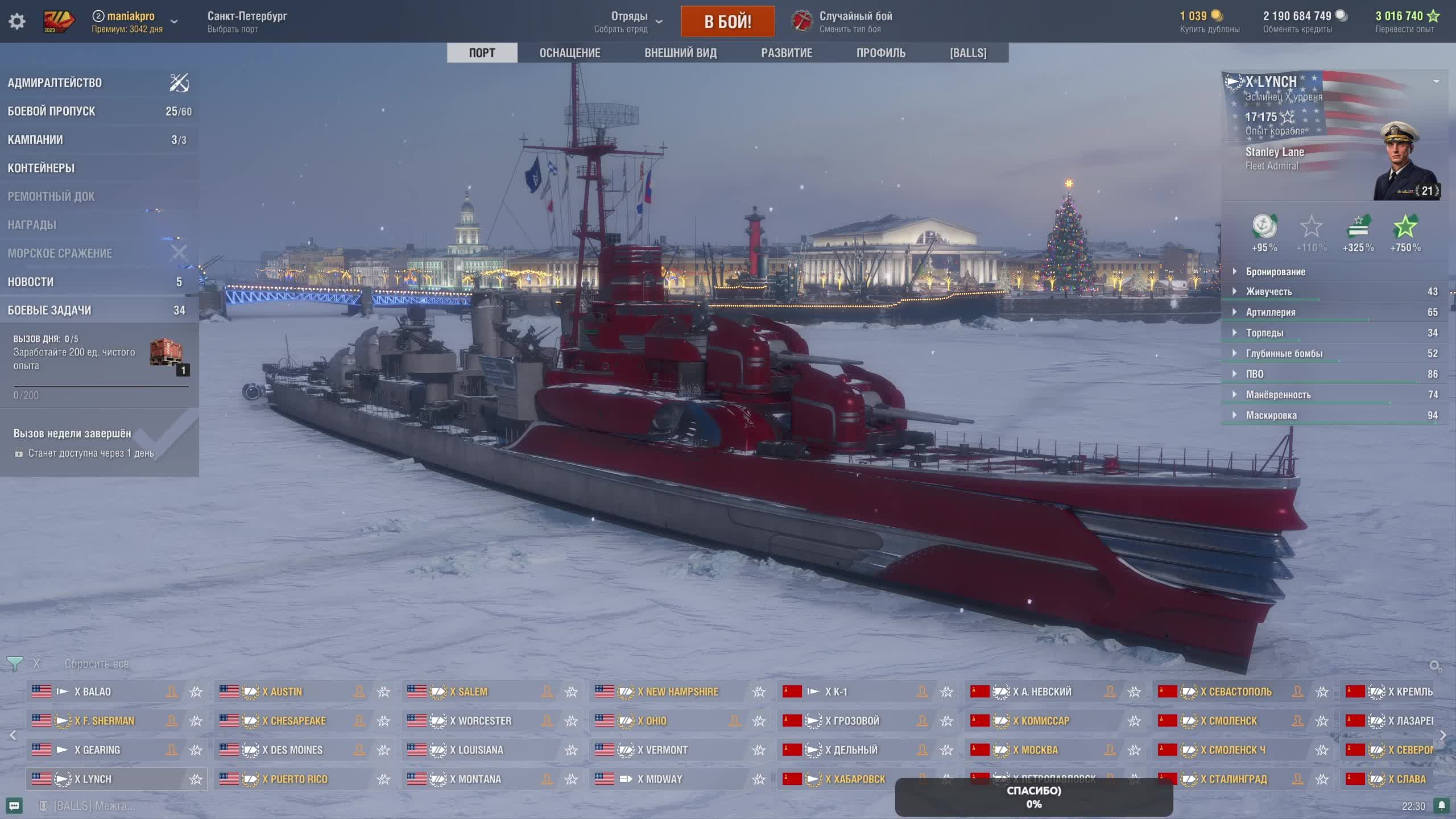Select КАМПАНИИ in the side menu
Viewport: 1456px width, 819px height.
[x=35, y=140]
